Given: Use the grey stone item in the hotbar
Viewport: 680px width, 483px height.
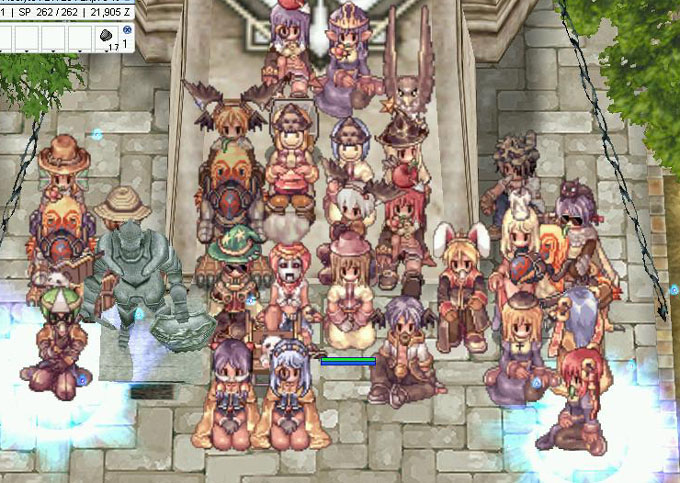Looking at the screenshot, I should (105, 37).
